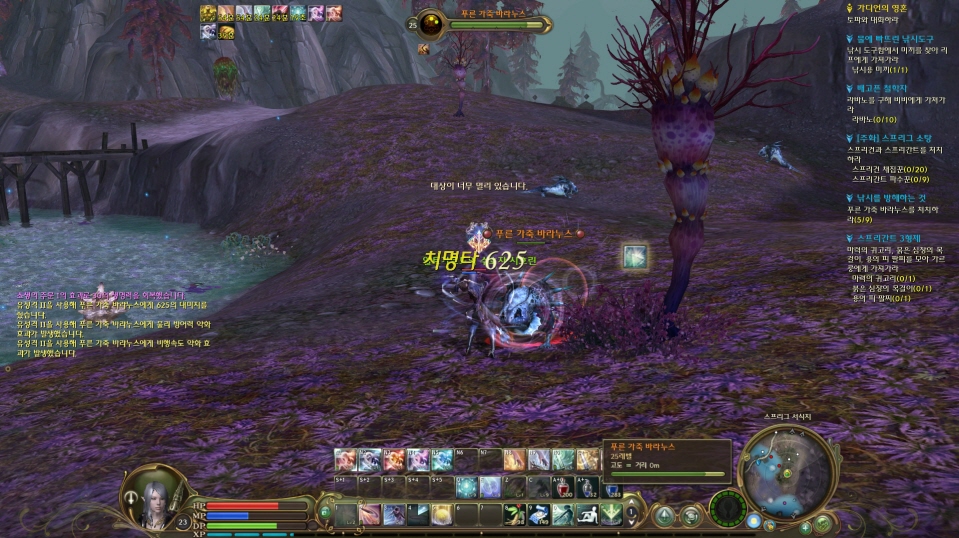Activate the winged flight gauge button

click(x=727, y=509)
